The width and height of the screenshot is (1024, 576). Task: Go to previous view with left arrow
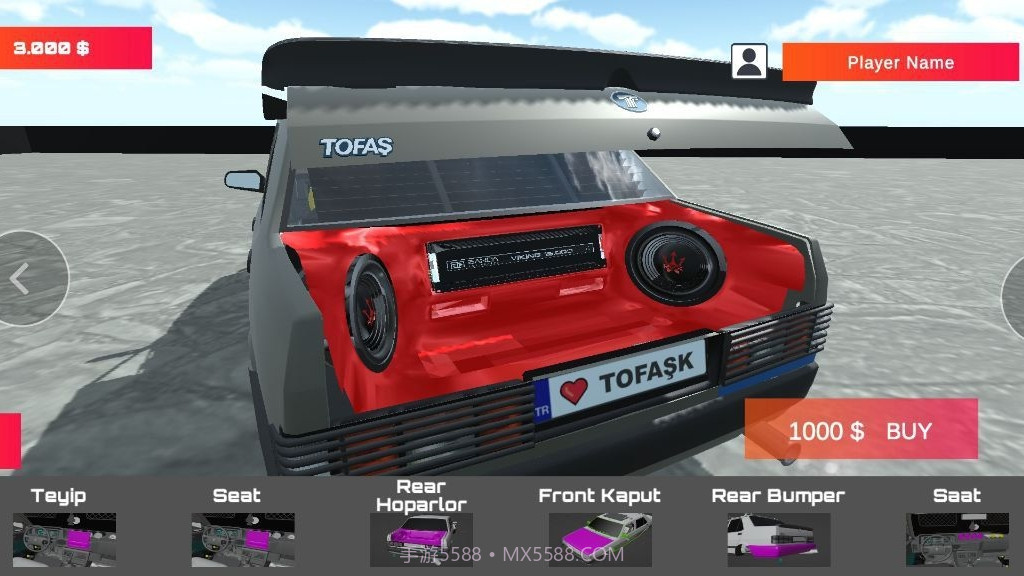tap(22, 279)
